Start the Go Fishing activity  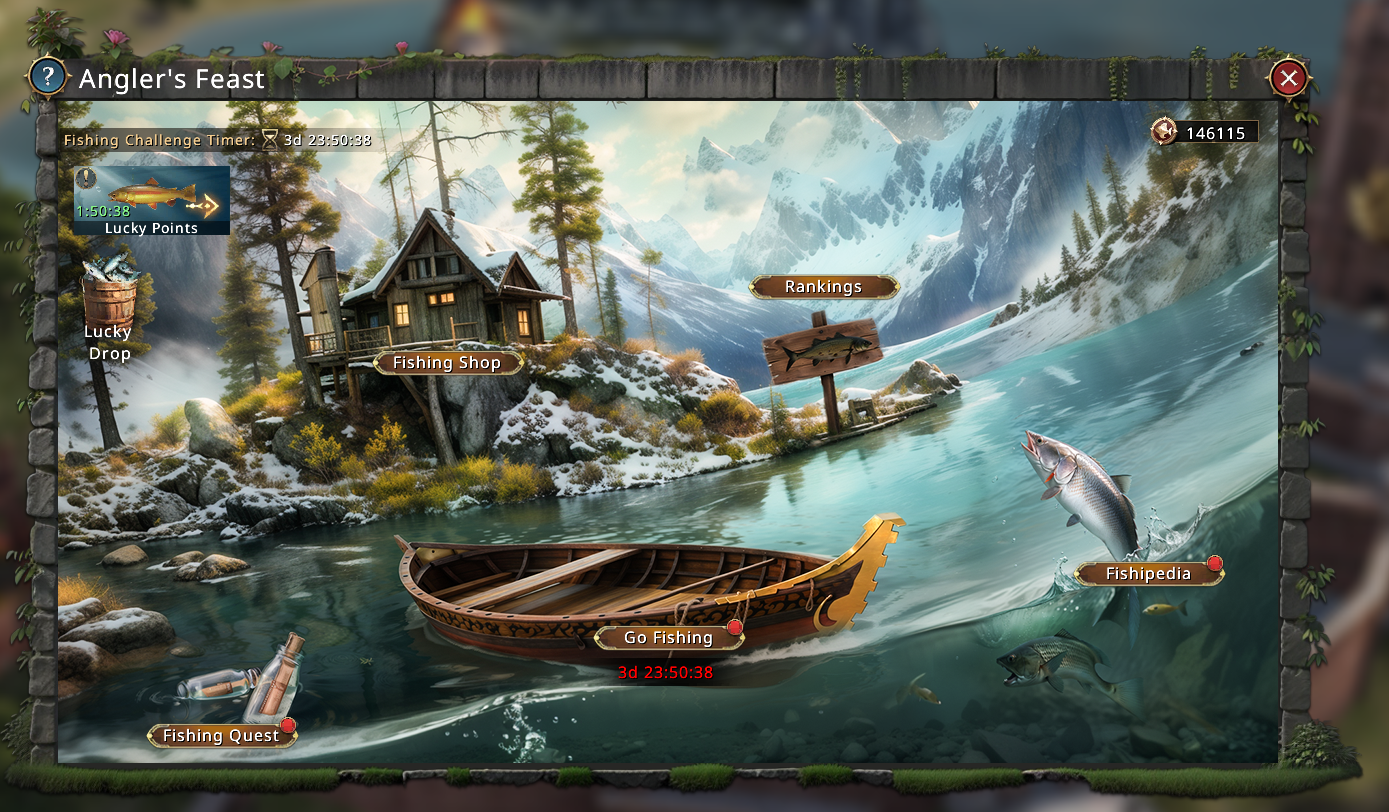coord(668,638)
